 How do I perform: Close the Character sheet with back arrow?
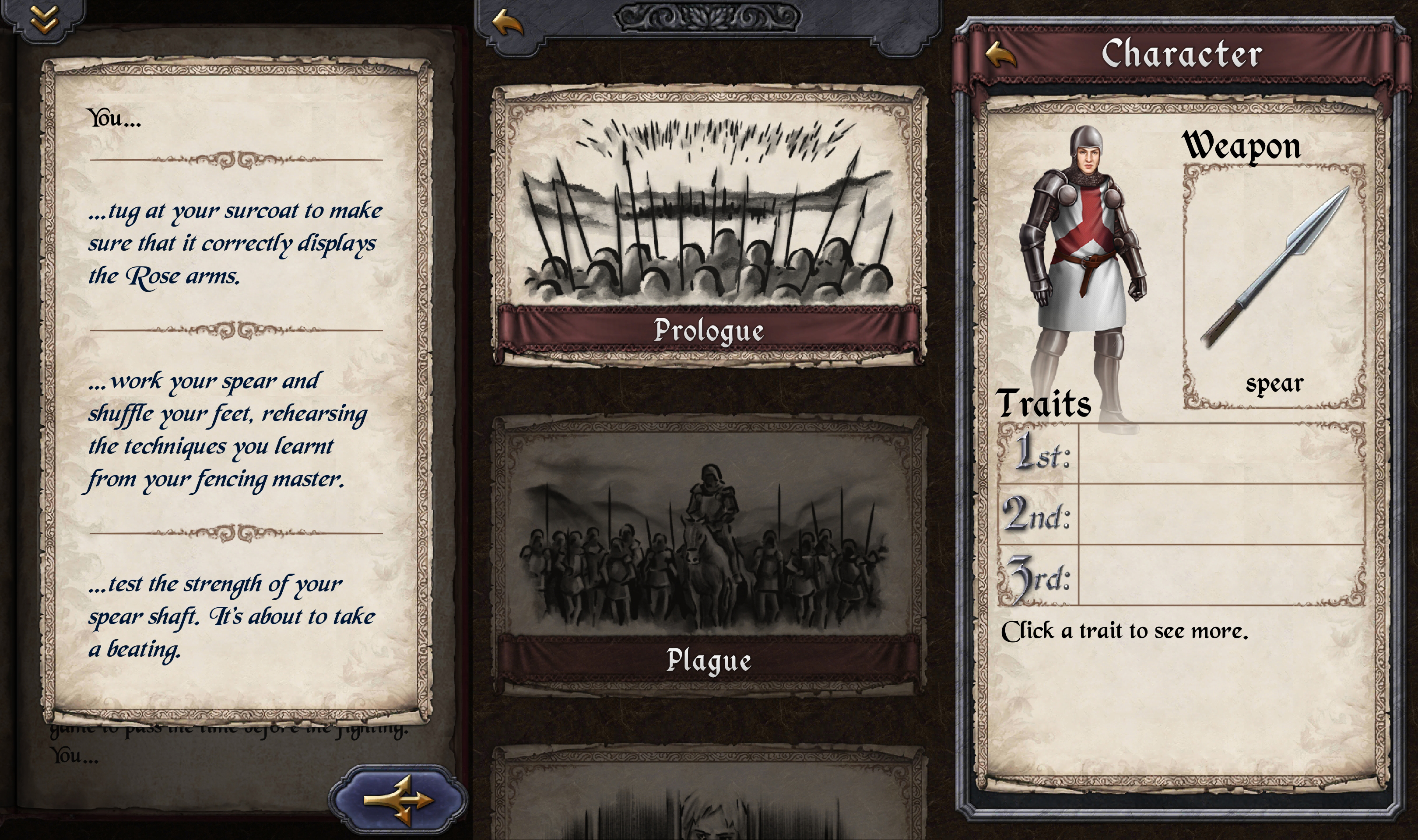click(1000, 54)
